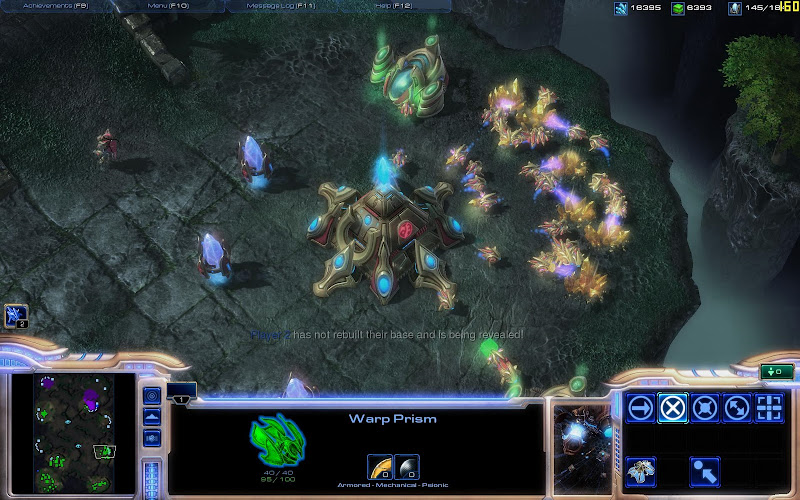The width and height of the screenshot is (800, 500).
Task: Choose the Patrol command
Action: (737, 408)
